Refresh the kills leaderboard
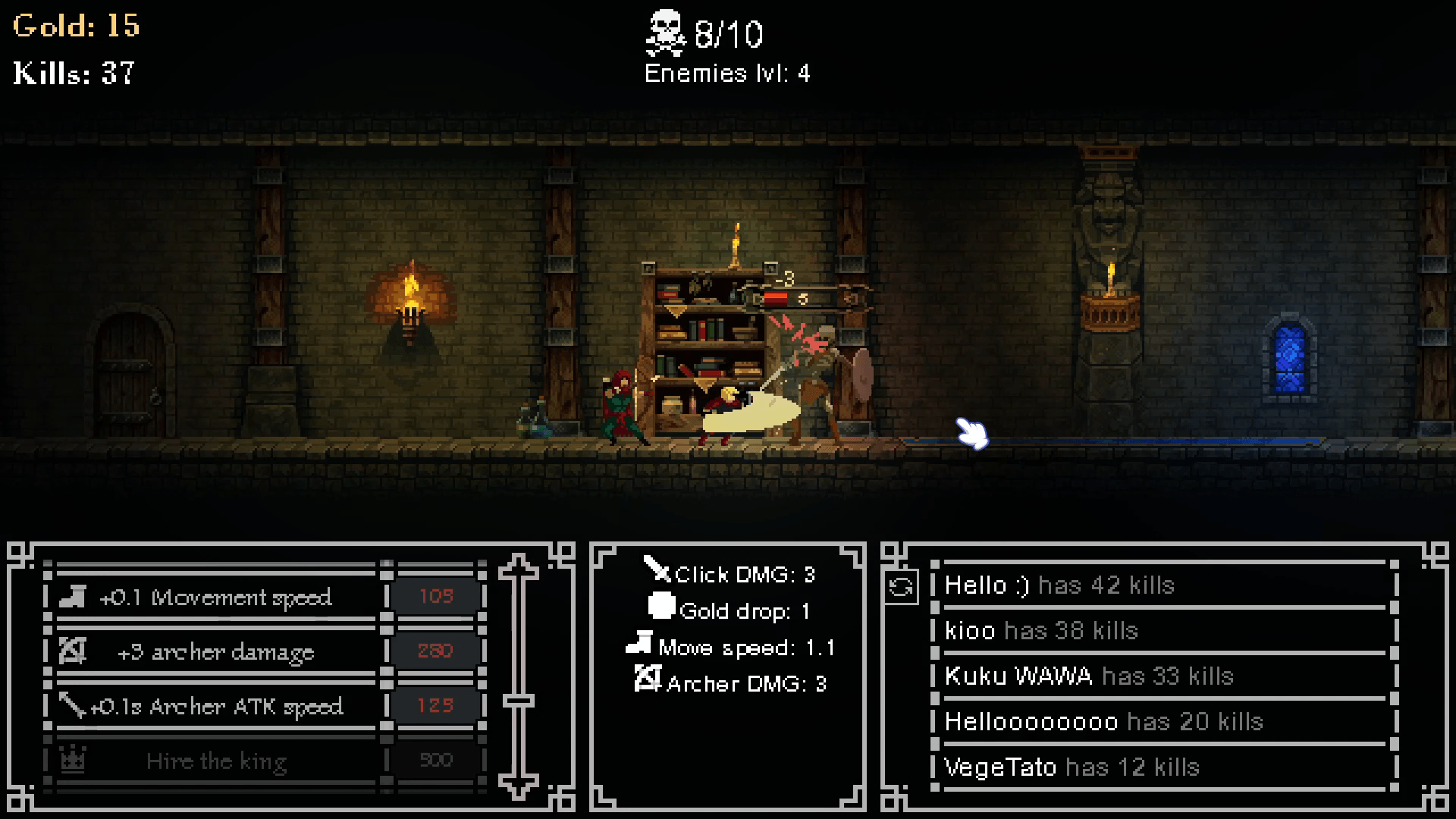This screenshot has width=1456, height=819. [901, 588]
